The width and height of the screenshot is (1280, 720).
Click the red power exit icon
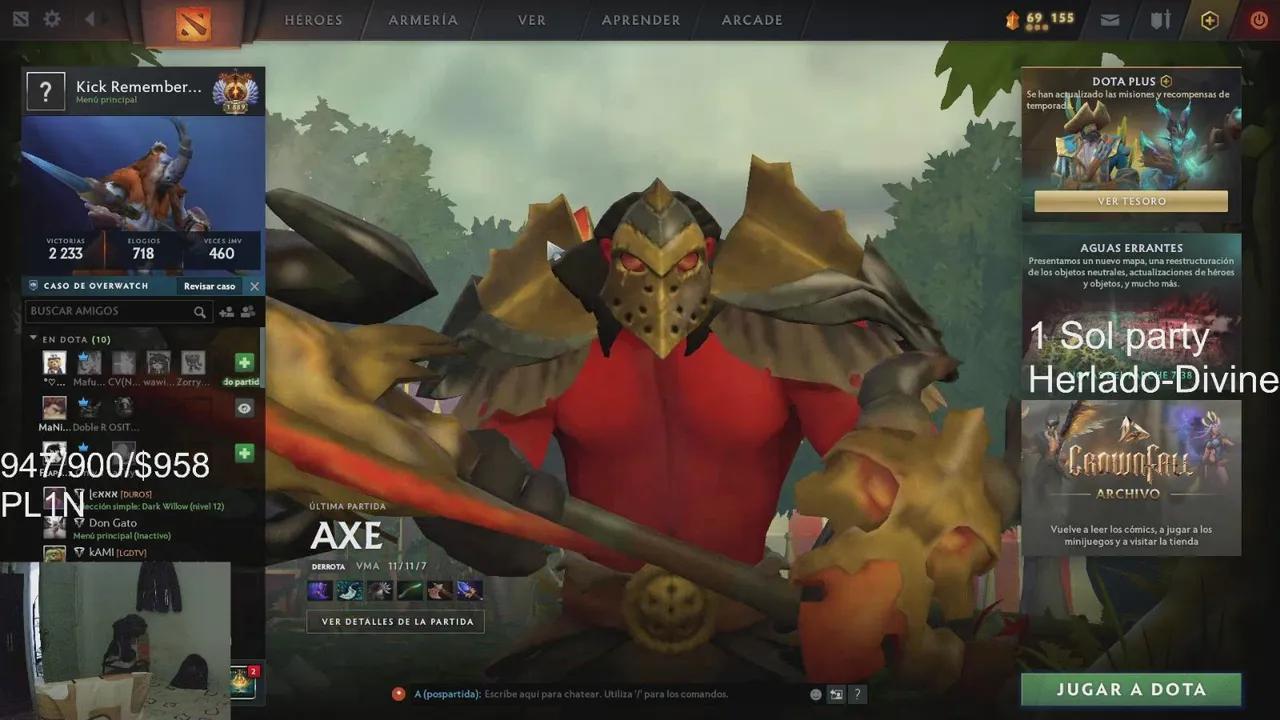1257,19
